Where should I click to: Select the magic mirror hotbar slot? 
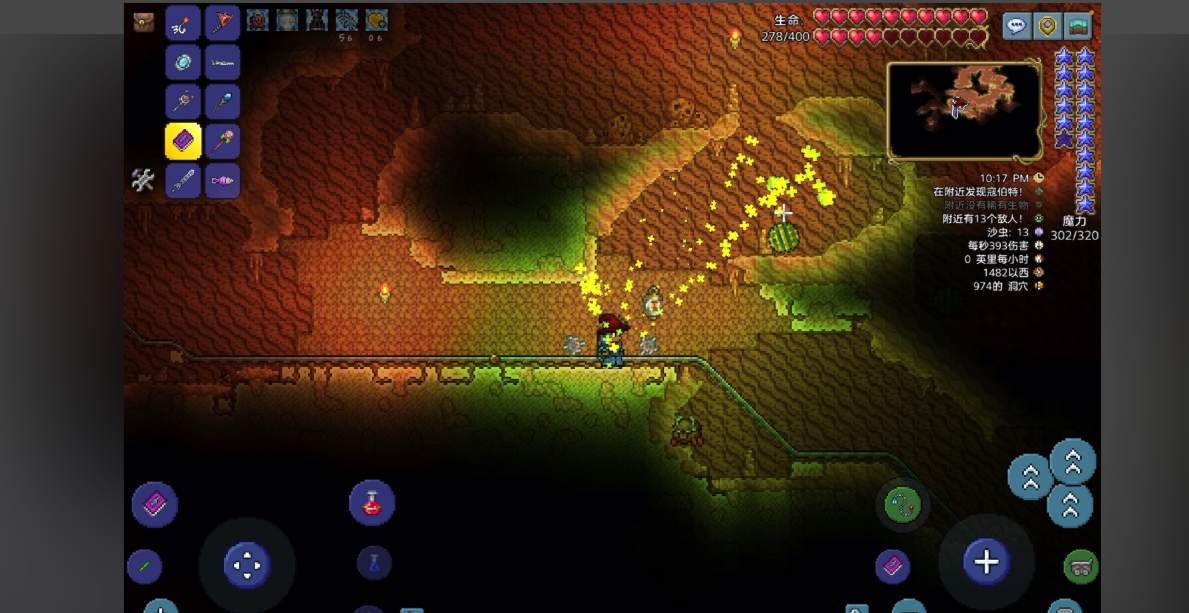(183, 62)
